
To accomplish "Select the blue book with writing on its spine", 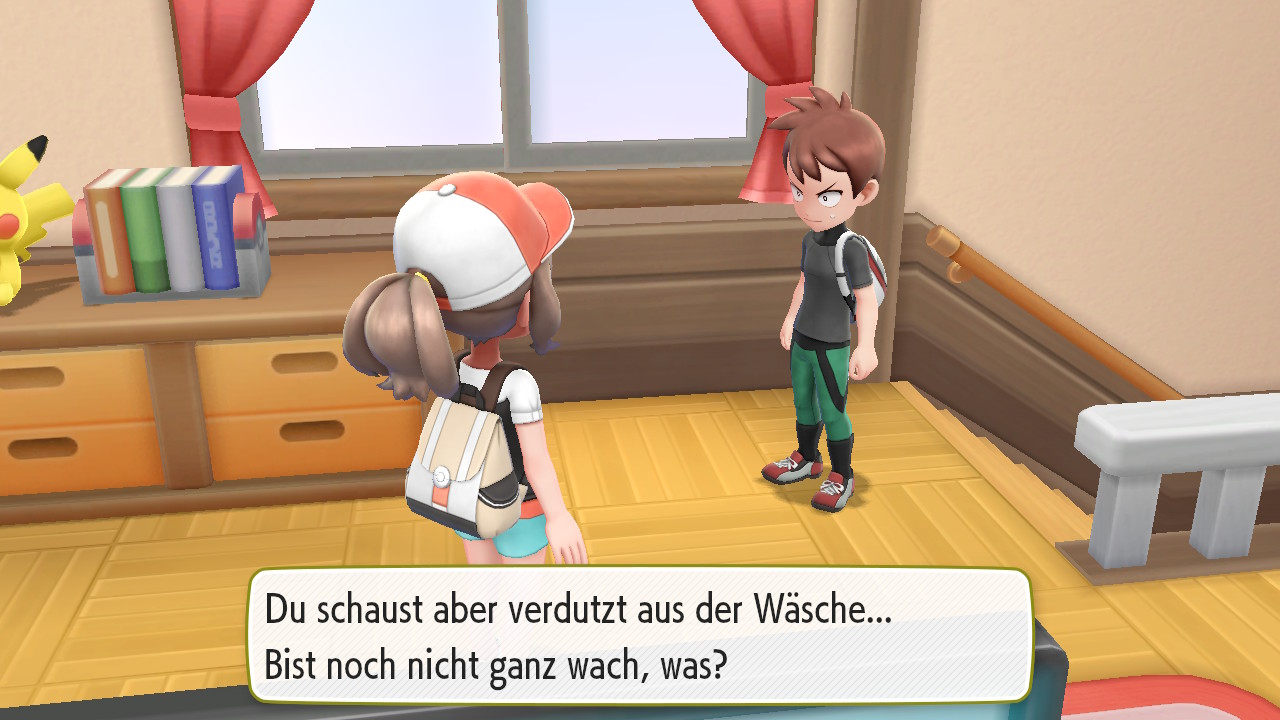I will pos(215,230).
